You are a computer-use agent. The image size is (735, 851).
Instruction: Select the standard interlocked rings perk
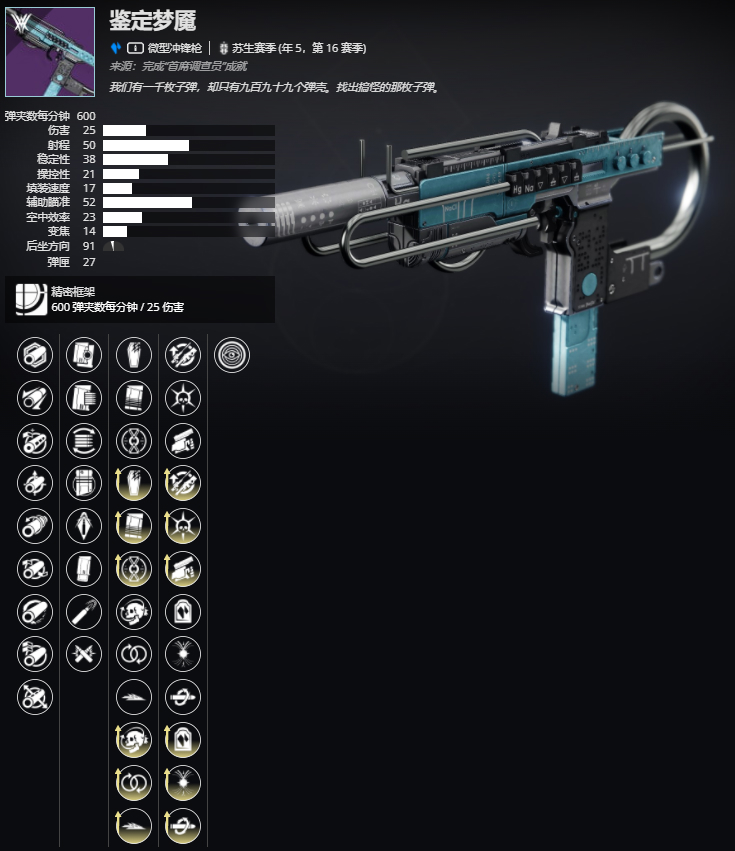click(x=134, y=655)
